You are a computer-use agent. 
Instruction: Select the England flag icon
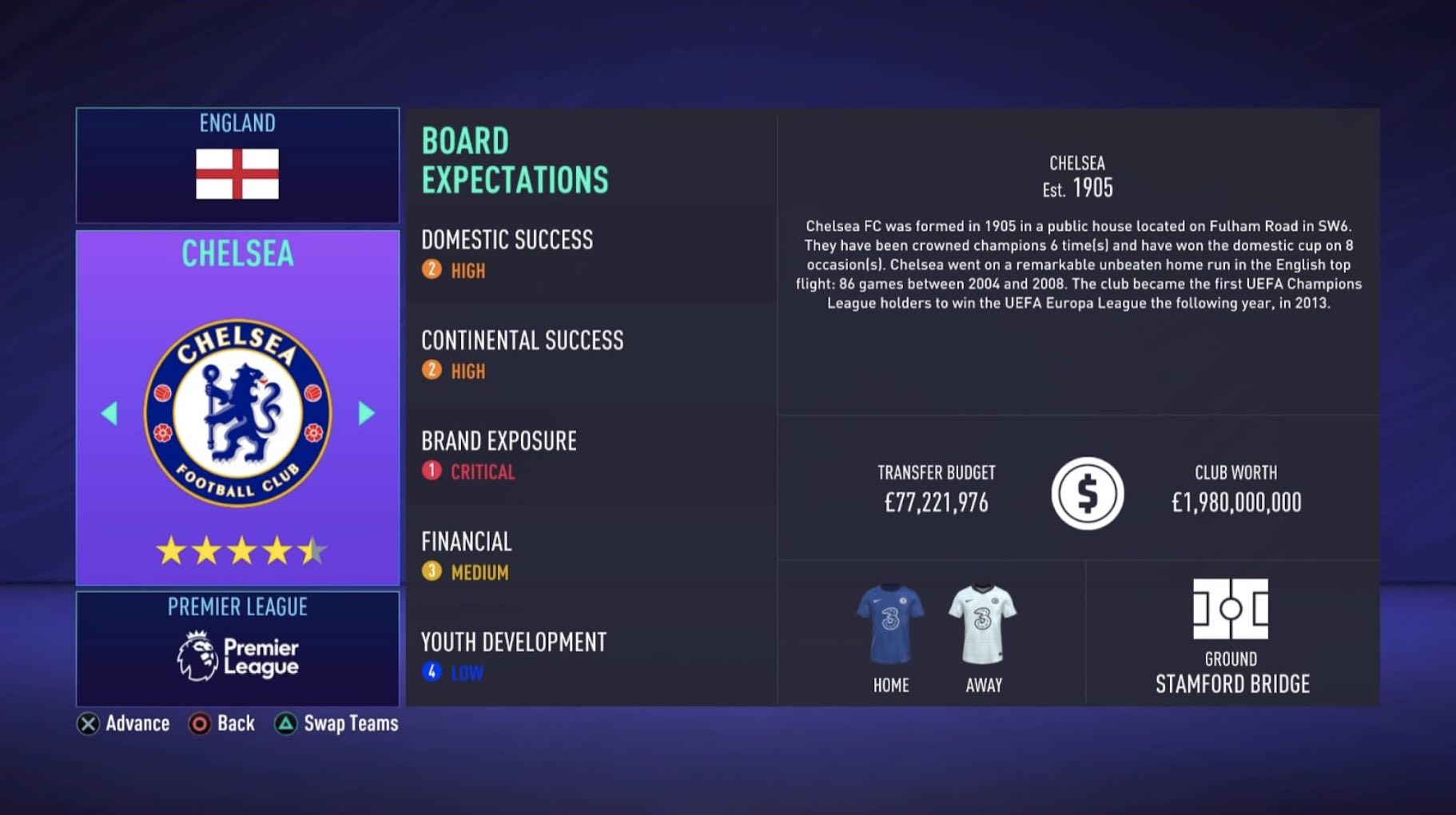[237, 173]
